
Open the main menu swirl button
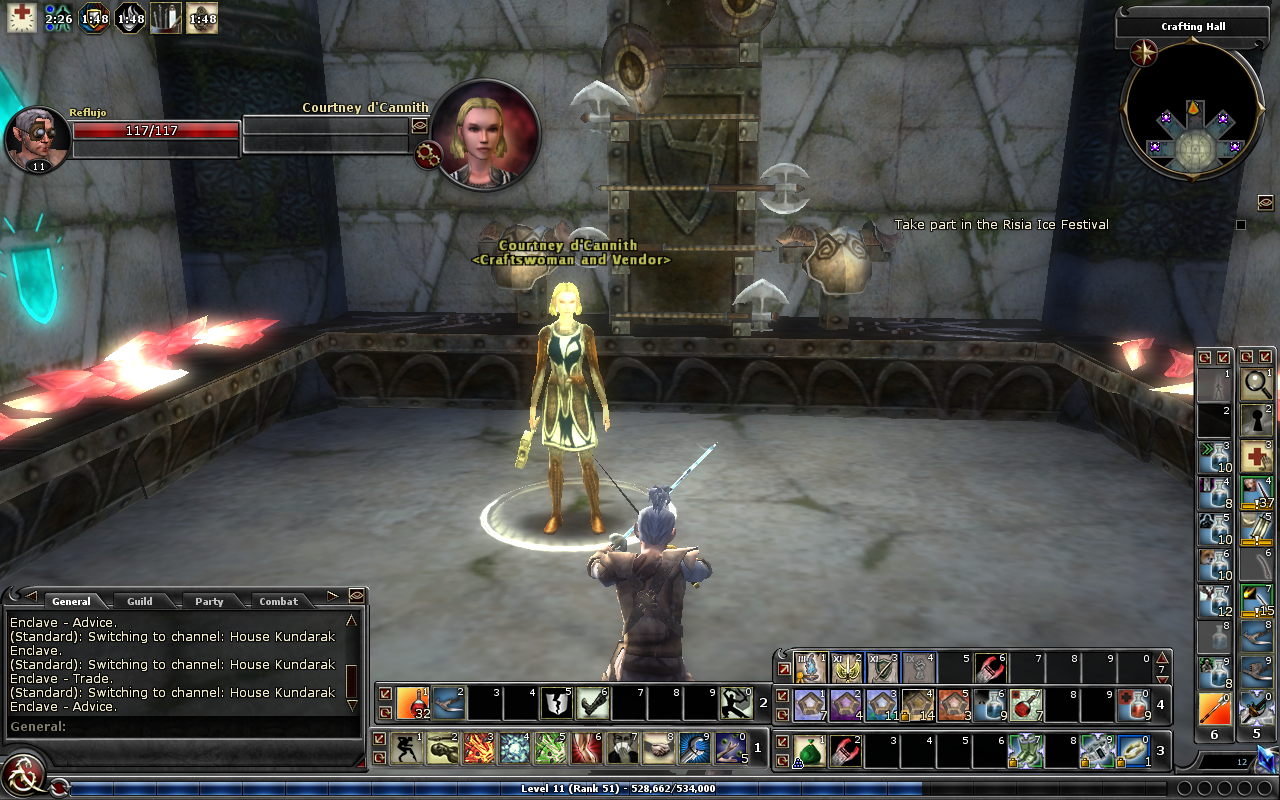coord(21,777)
